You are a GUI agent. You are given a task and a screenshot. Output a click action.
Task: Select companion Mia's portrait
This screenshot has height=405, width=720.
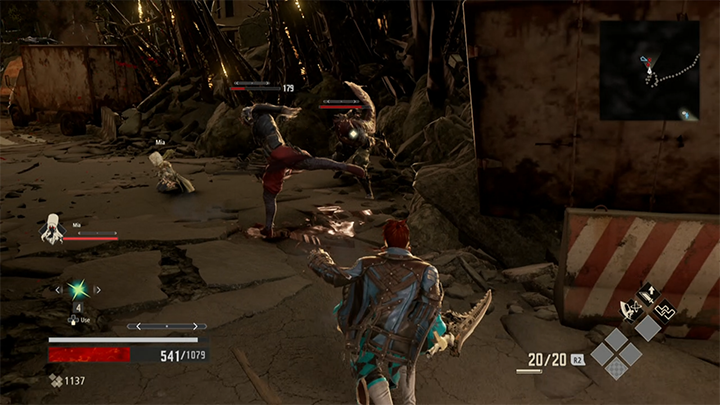point(52,230)
